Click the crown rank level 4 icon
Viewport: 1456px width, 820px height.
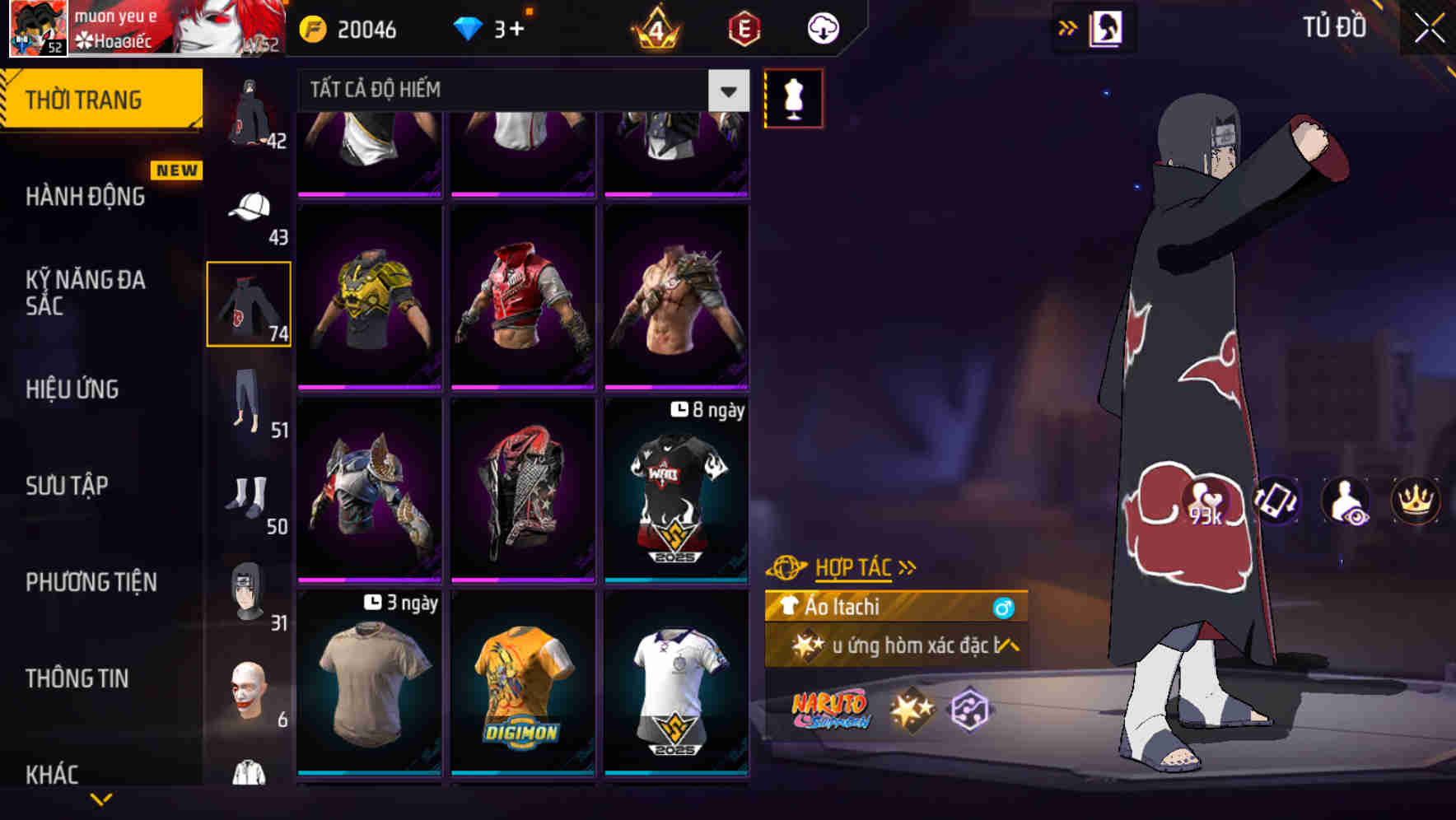point(655,29)
